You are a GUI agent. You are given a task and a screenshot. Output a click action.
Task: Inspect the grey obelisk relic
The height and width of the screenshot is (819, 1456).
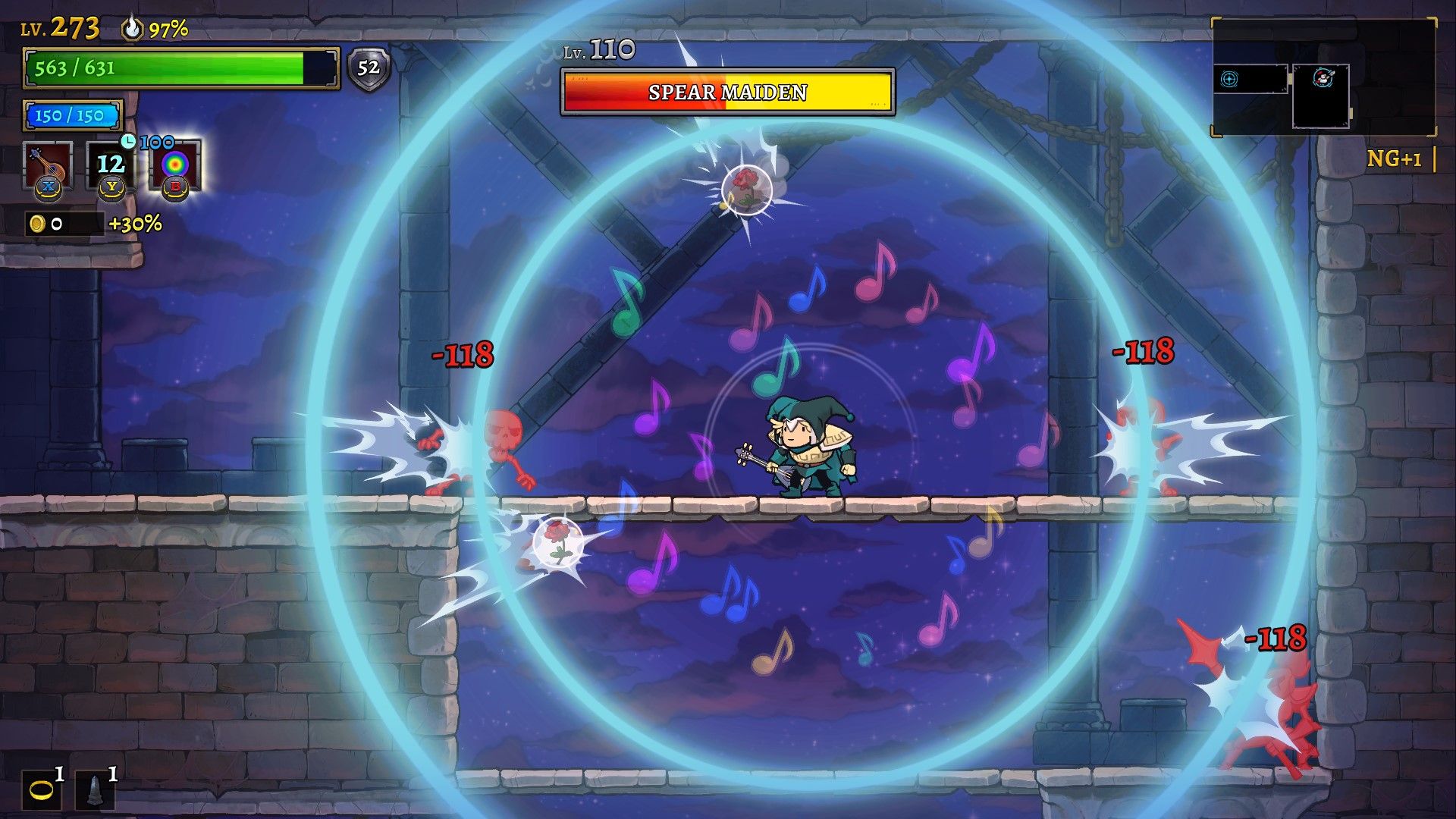(95, 790)
